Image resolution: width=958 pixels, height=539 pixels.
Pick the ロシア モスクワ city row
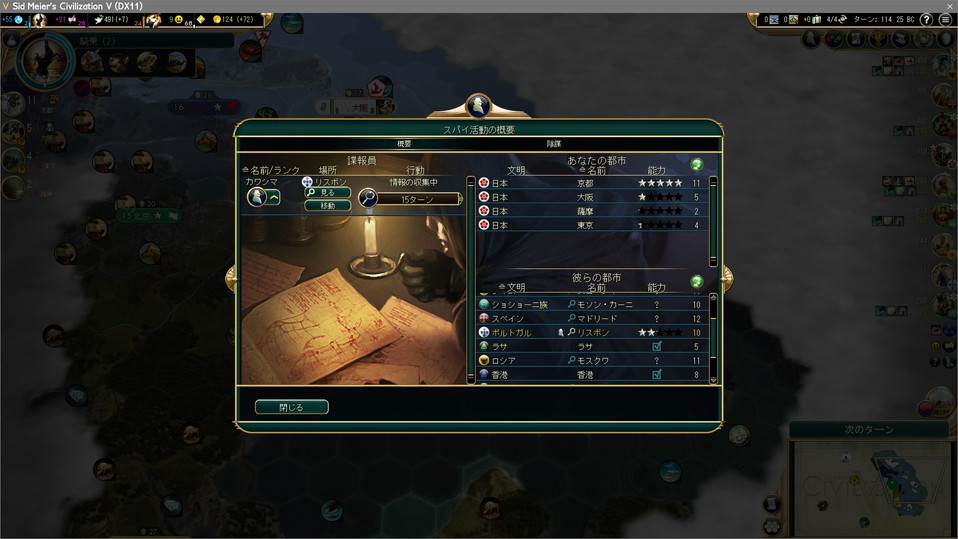tap(590, 360)
